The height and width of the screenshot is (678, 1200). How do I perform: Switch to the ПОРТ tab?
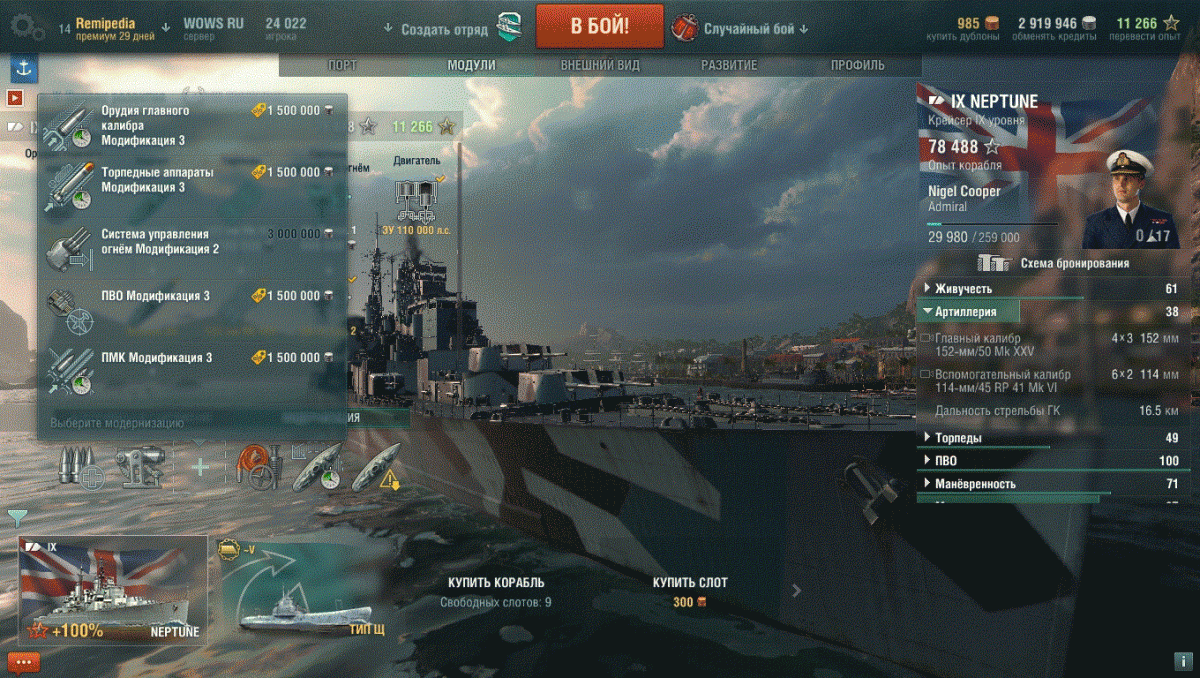point(342,65)
